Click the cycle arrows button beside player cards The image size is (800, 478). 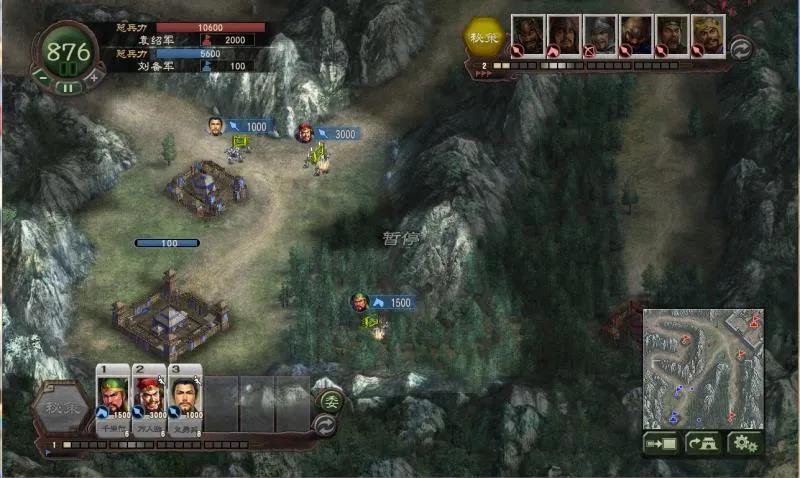pos(325,424)
